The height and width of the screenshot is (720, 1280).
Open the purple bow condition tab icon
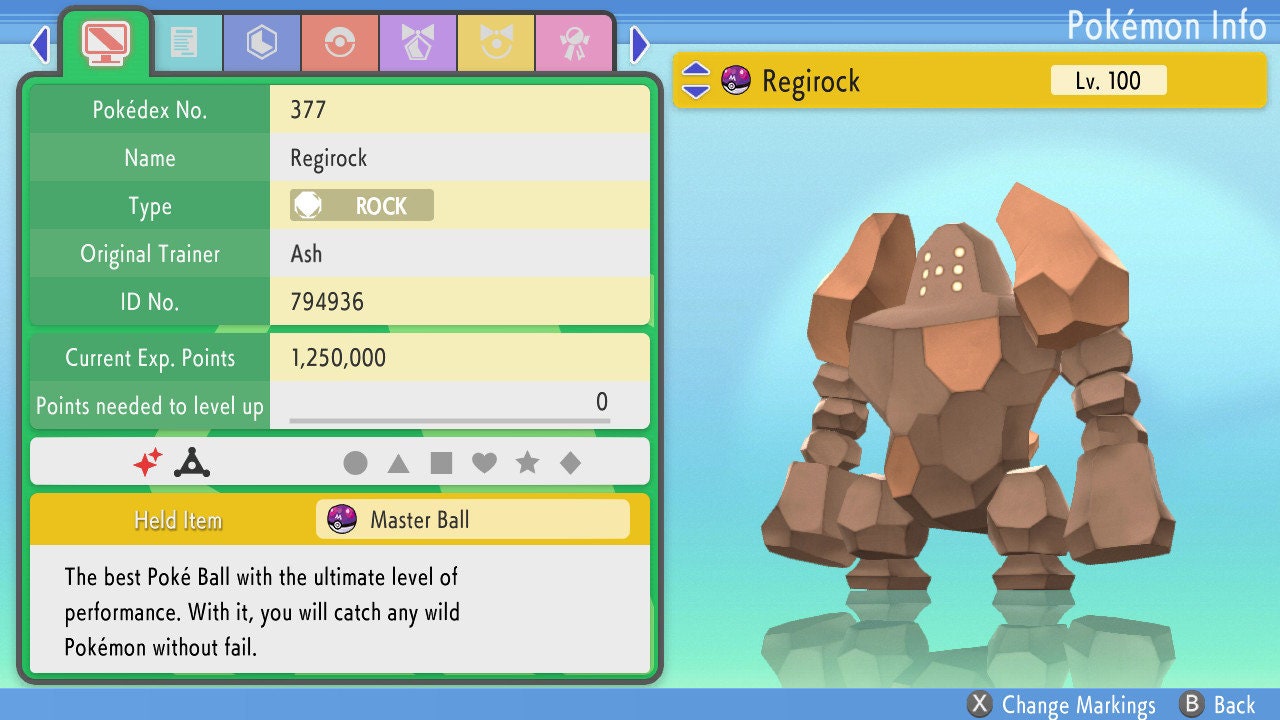click(418, 43)
